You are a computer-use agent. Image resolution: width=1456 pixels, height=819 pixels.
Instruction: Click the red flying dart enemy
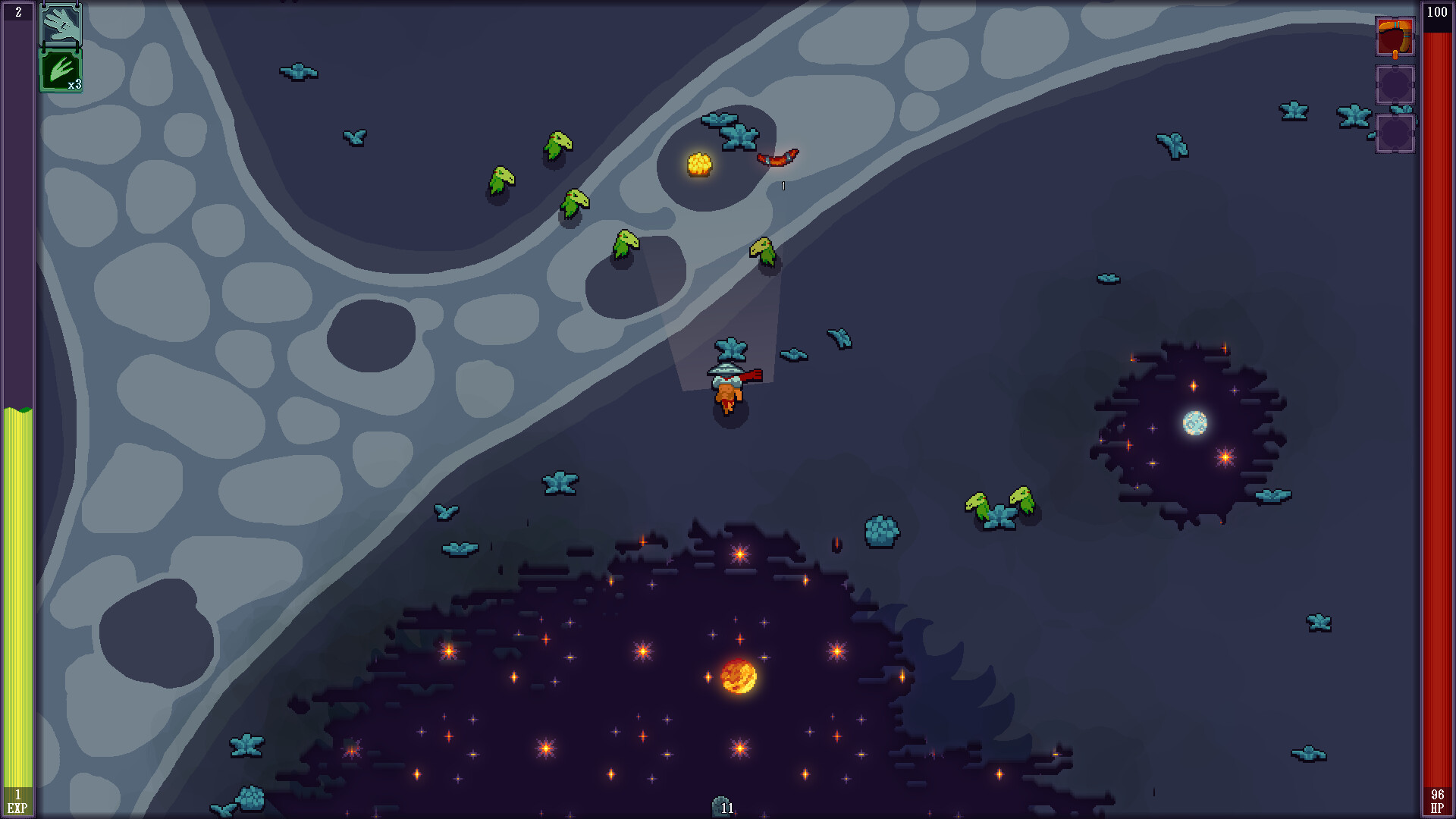777,159
